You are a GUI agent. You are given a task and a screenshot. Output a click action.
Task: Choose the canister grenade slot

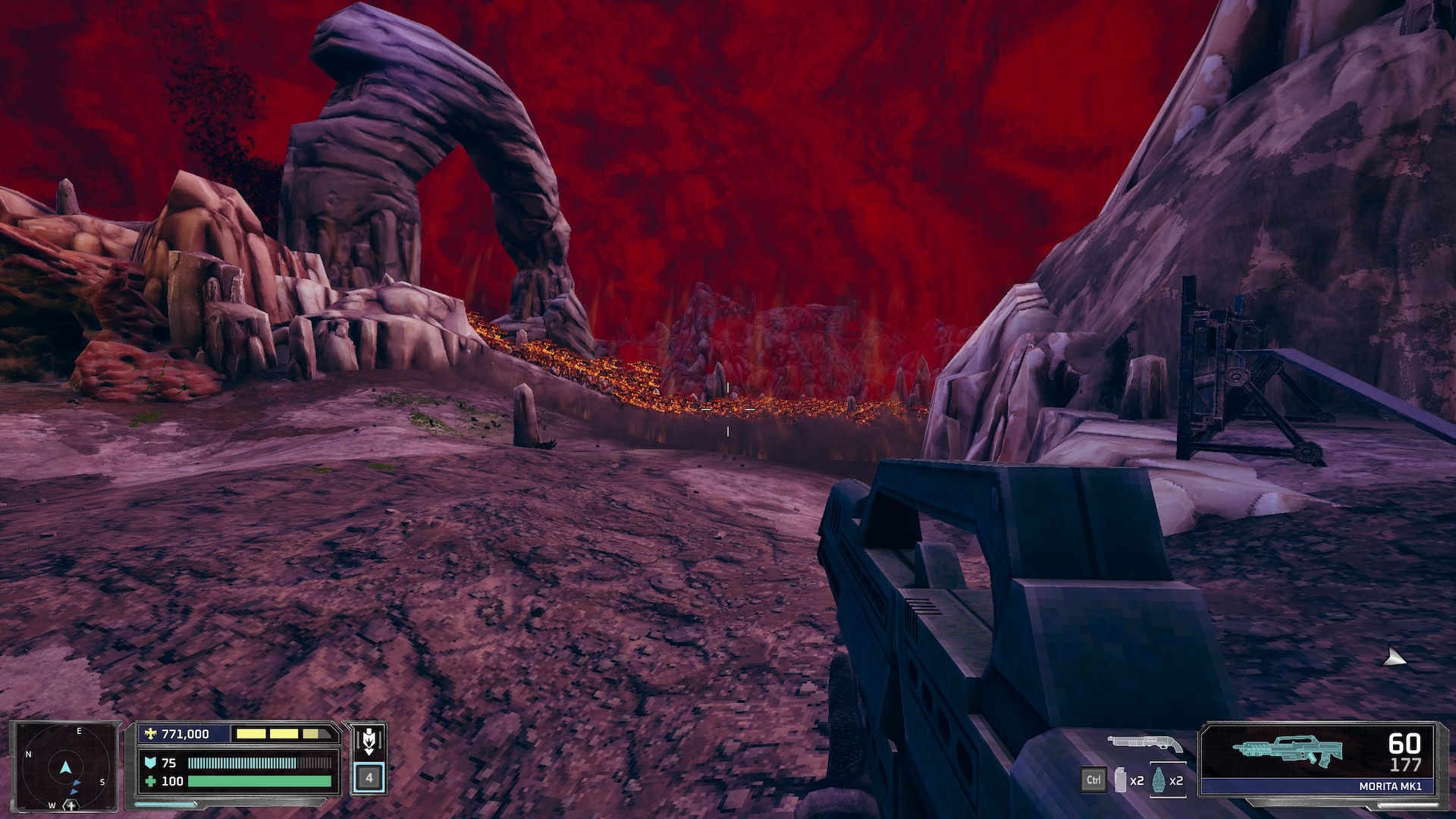[1120, 780]
